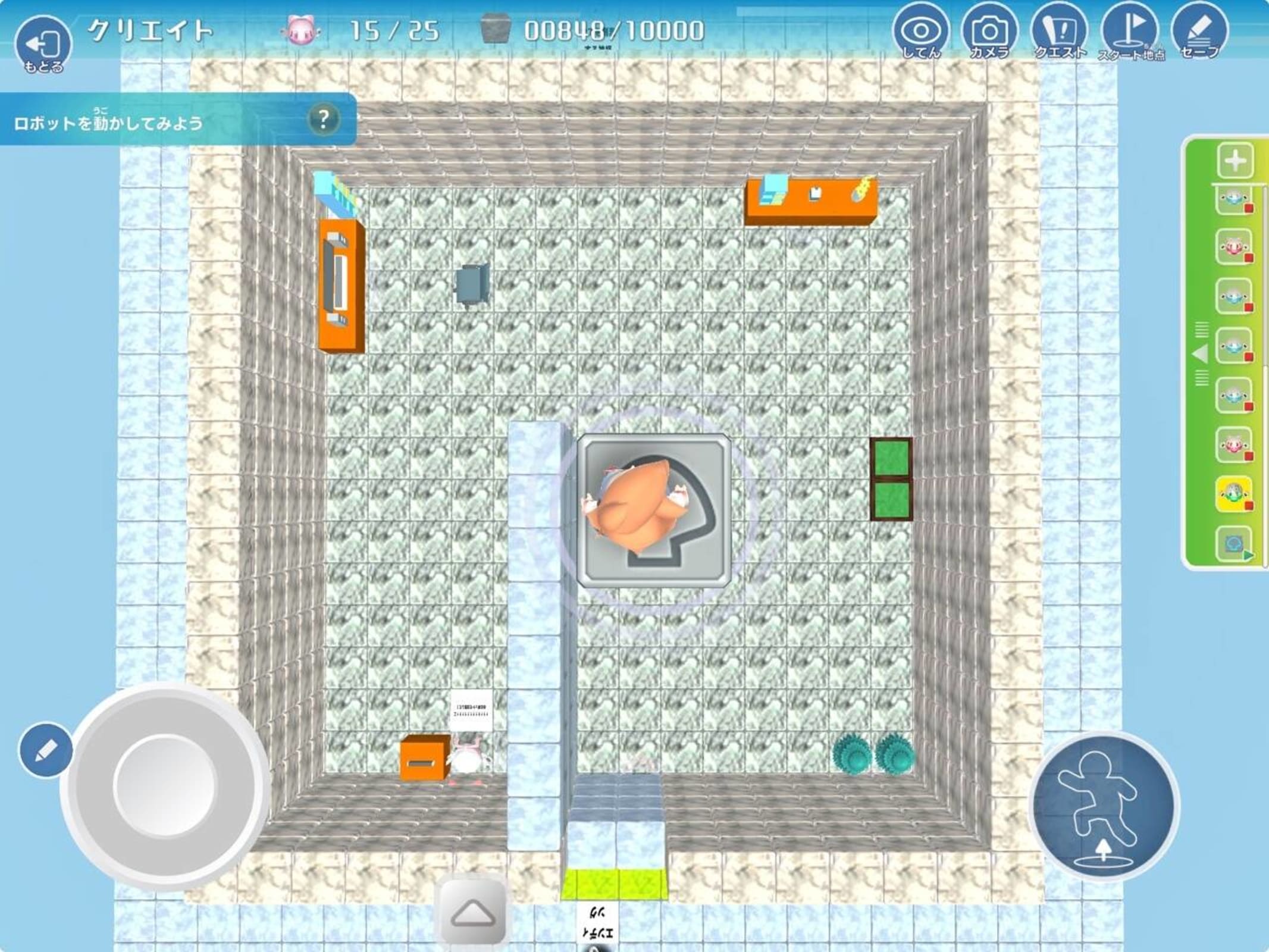This screenshot has height=952, width=1269.
Task: Add a new robot with the plus button
Action: [x=1235, y=160]
